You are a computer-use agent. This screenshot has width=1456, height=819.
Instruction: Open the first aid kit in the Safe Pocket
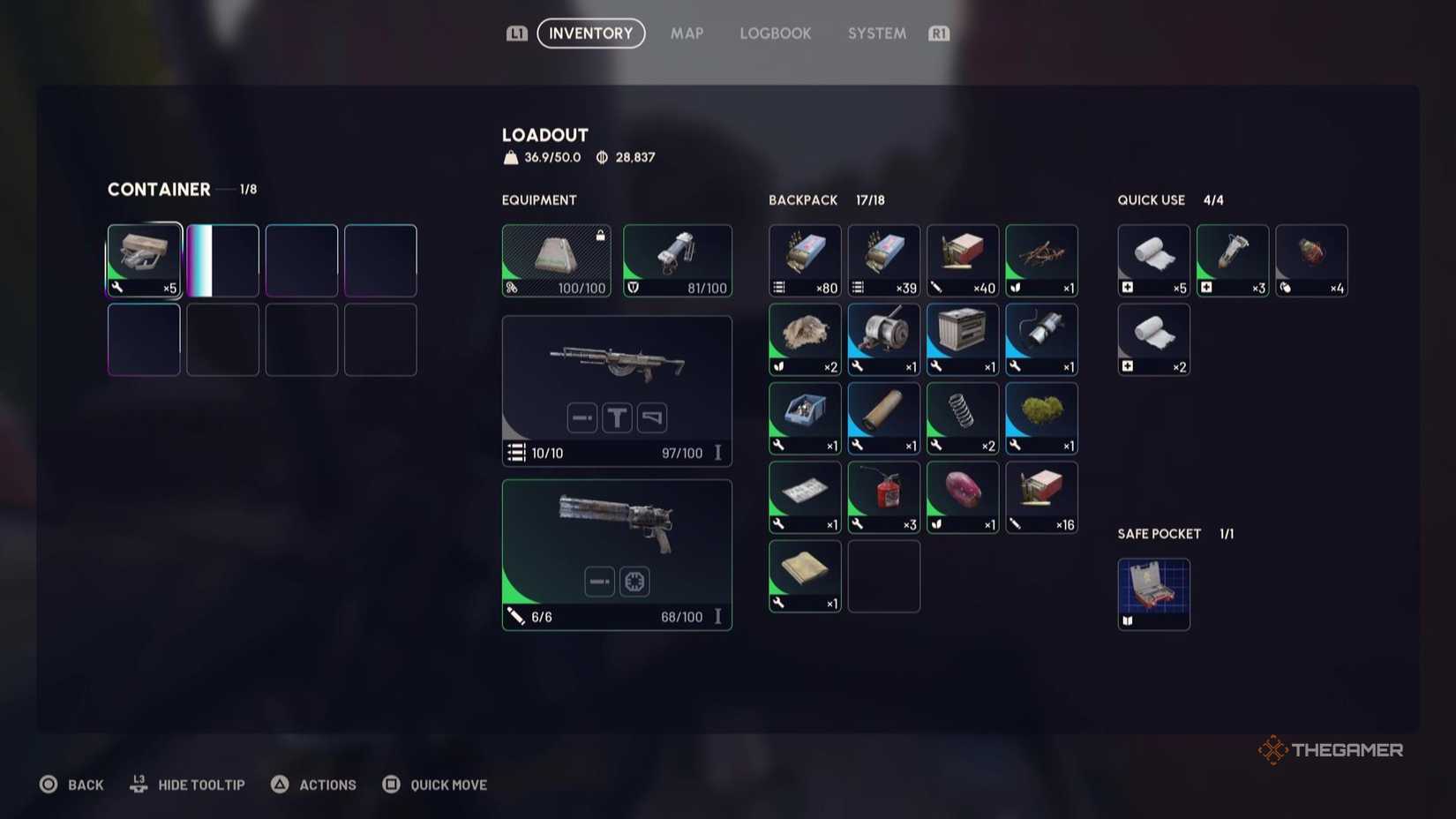coord(1153,593)
